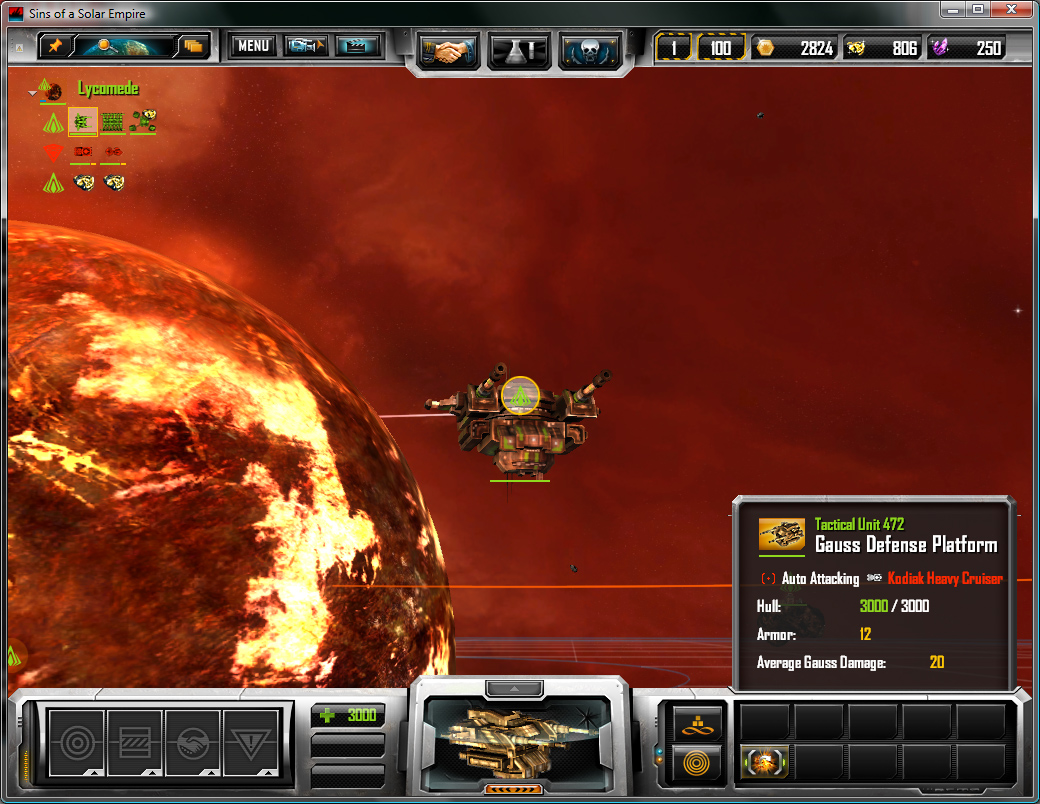1040x804 pixels.
Task: Open the research flask screen
Action: [x=518, y=50]
